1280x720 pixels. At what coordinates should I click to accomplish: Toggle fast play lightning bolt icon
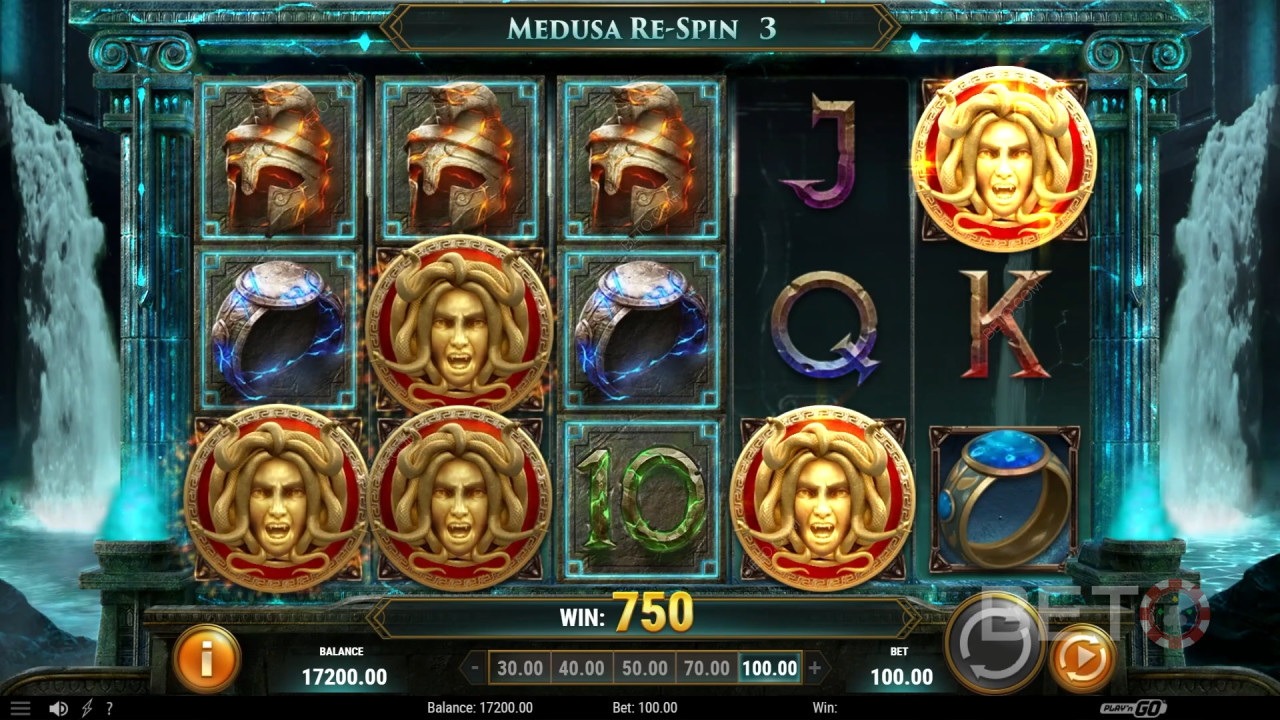(x=87, y=708)
